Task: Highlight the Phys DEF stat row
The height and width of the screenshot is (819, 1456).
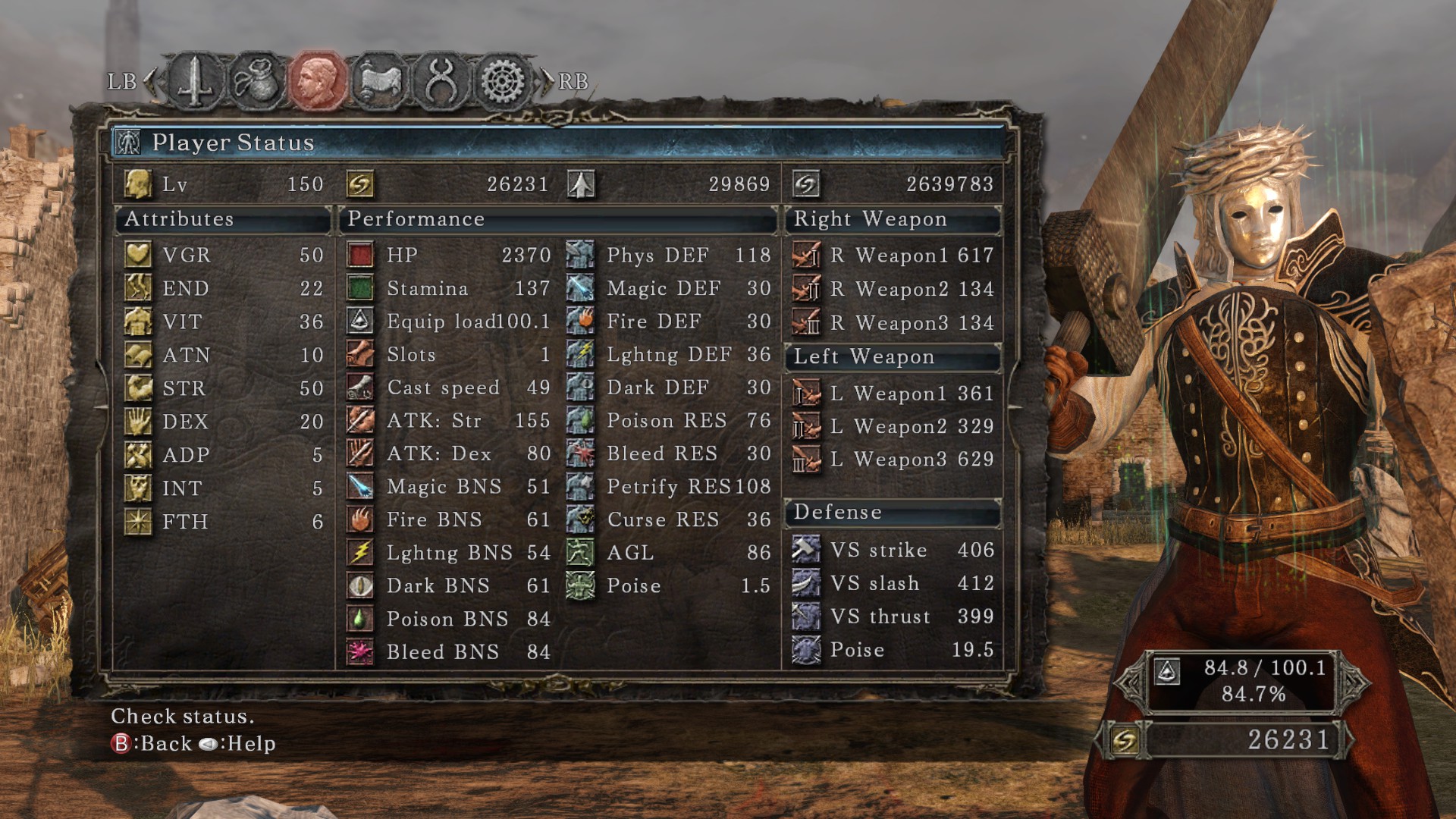Action: click(x=668, y=255)
